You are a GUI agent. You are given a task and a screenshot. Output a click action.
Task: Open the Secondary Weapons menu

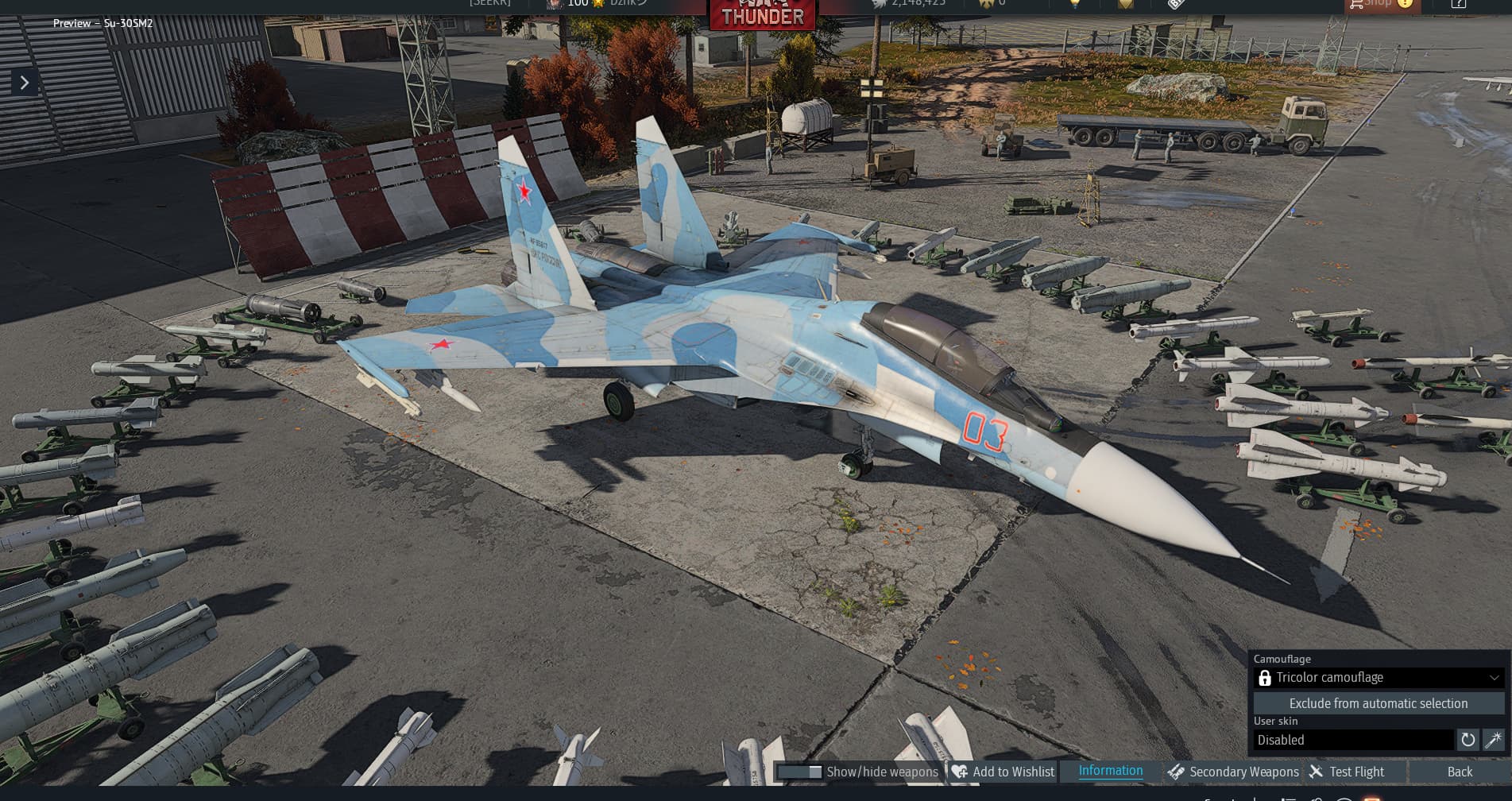[x=1233, y=772]
